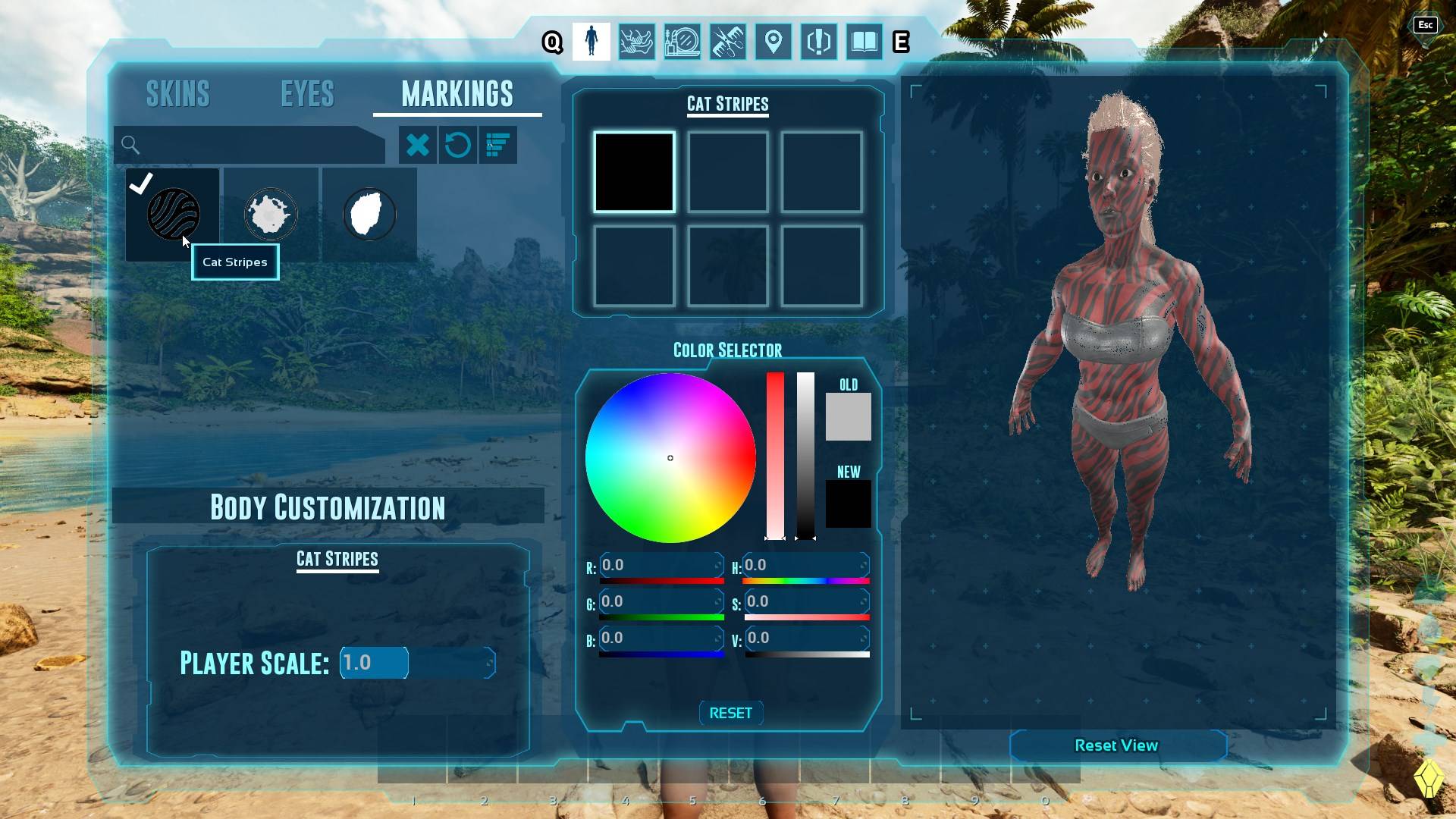Click the reset rotation arrow icon

point(458,145)
